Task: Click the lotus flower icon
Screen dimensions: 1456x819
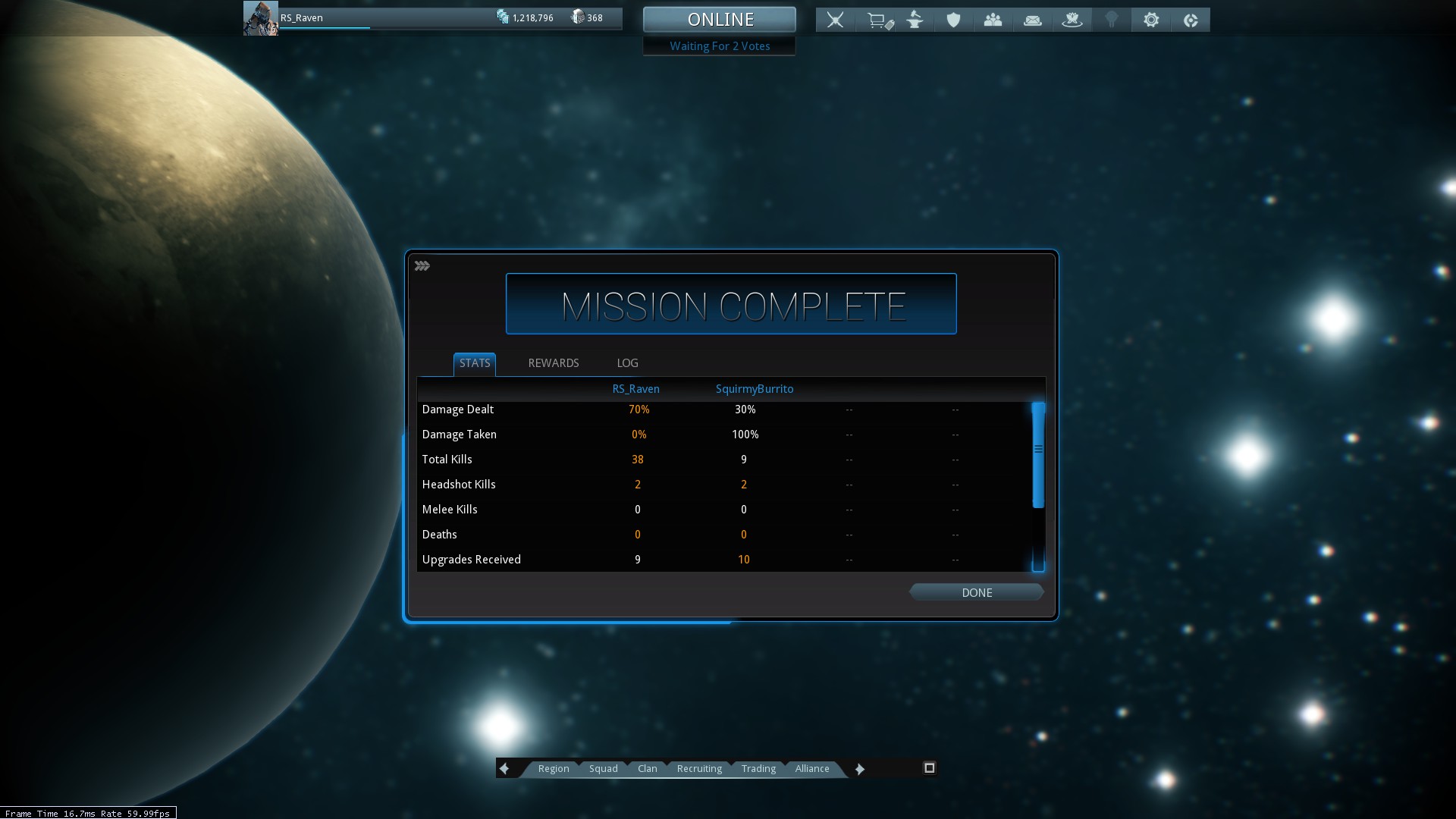Action: [1072, 20]
